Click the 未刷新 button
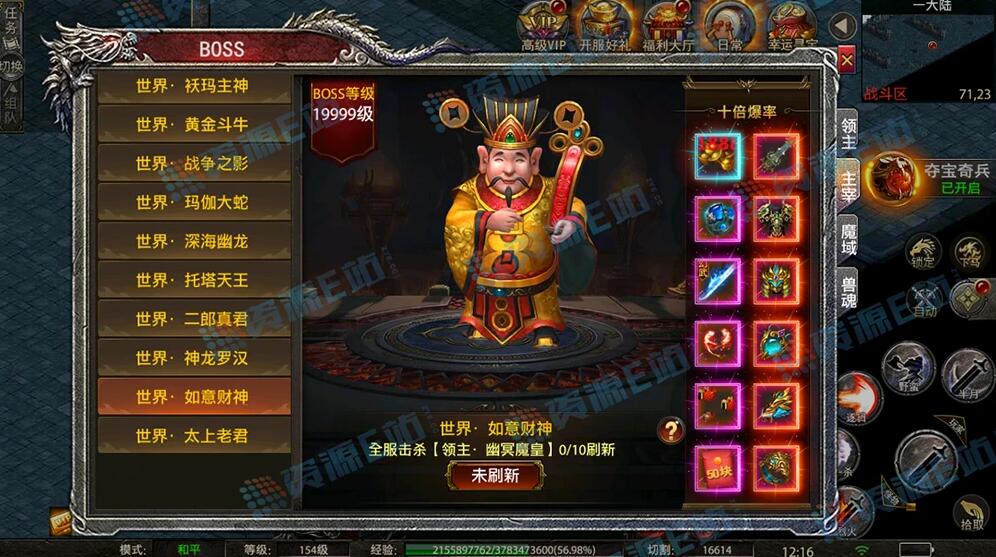This screenshot has width=996, height=557. click(x=495, y=476)
